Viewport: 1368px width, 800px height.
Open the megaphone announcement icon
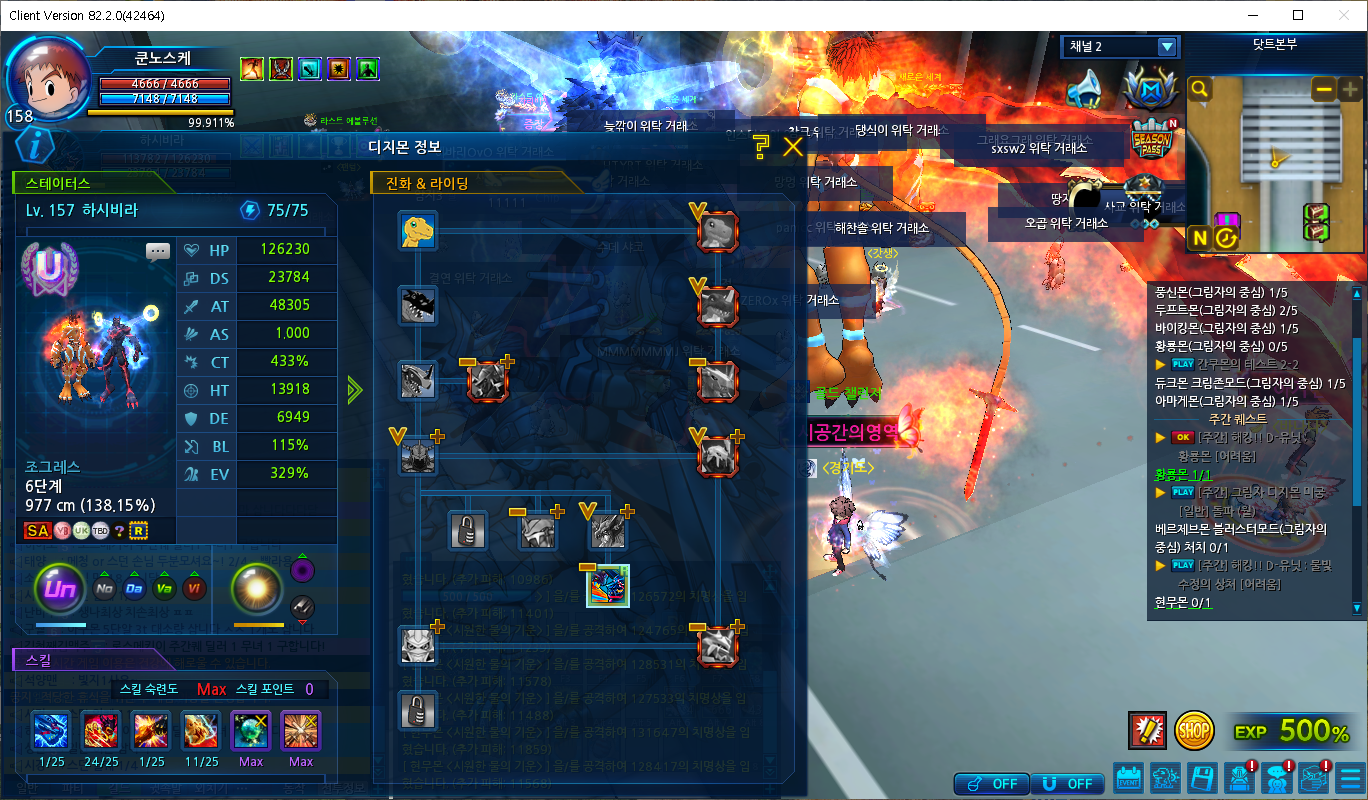(1083, 89)
